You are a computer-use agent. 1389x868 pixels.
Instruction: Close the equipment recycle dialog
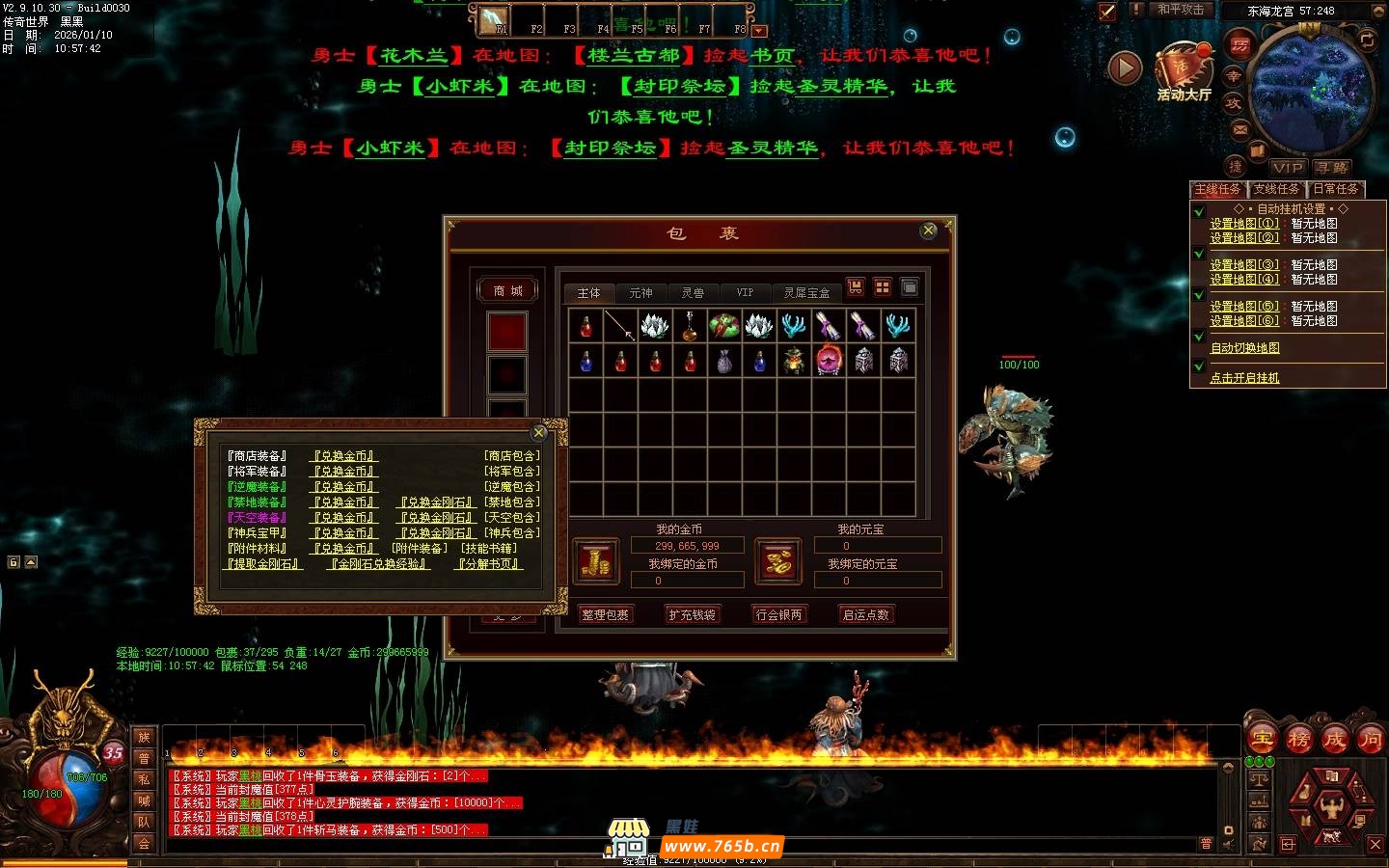click(x=538, y=432)
